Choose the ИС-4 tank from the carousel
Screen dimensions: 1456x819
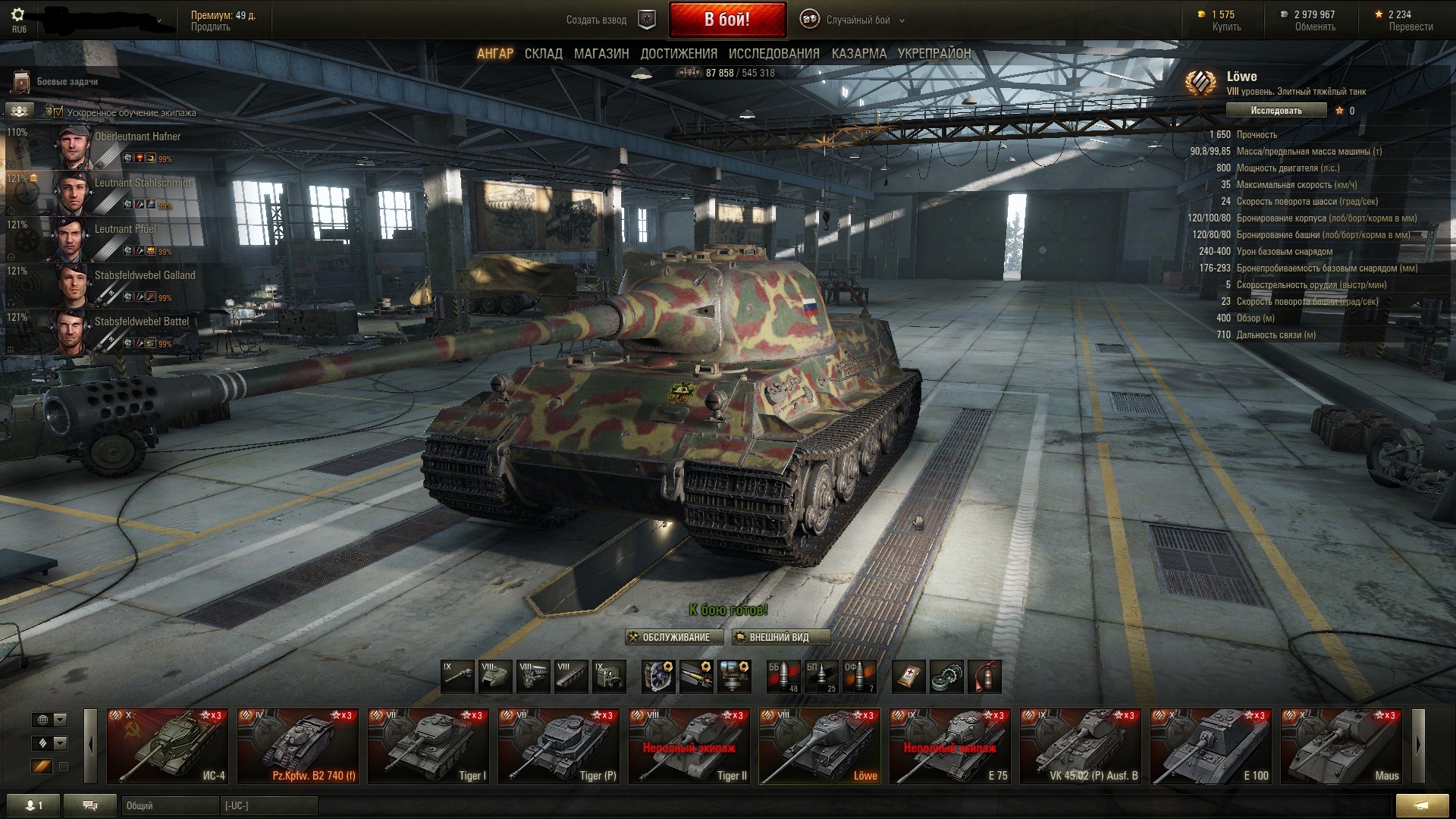[x=168, y=746]
